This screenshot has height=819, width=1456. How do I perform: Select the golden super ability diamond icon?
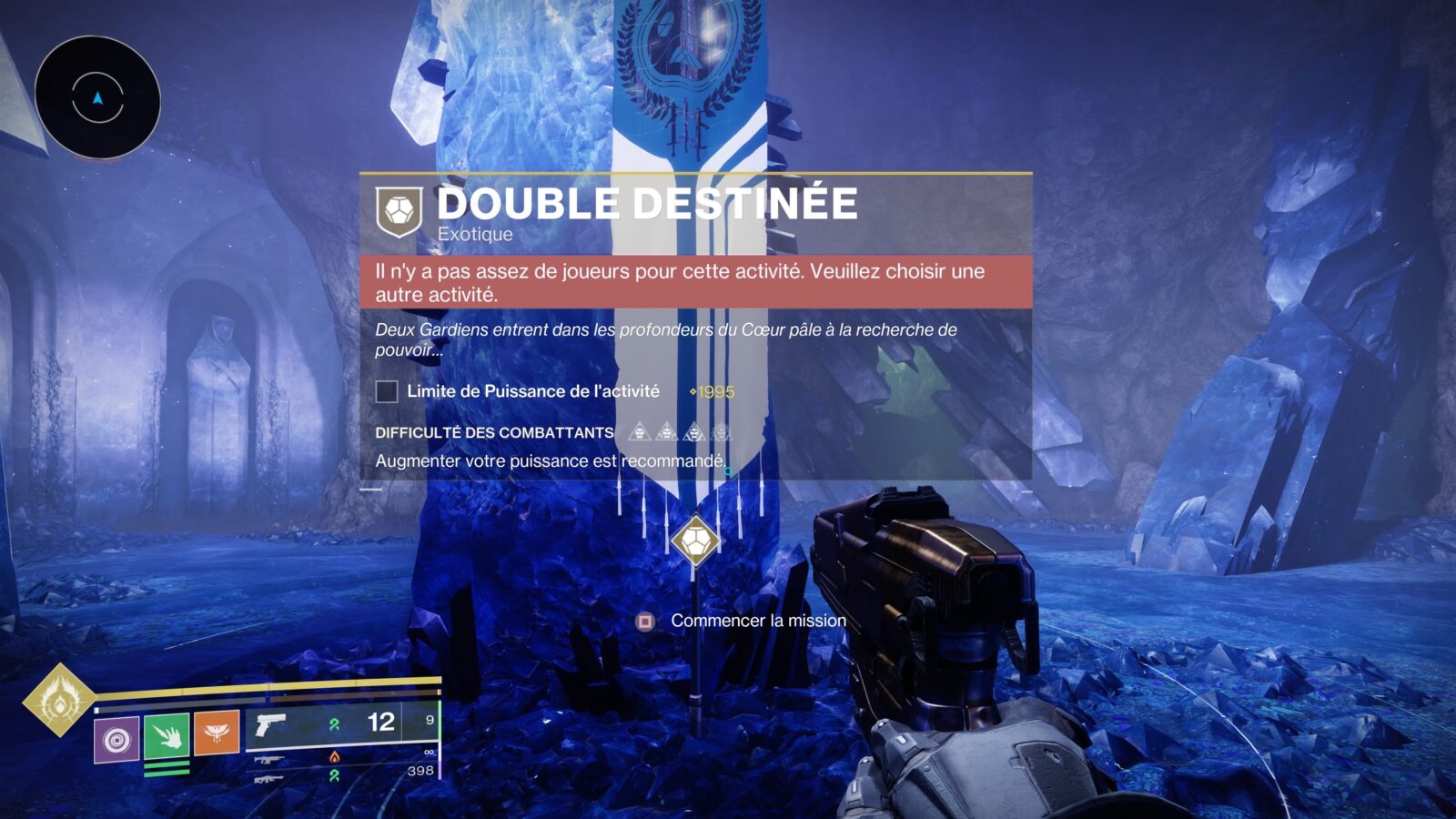click(x=59, y=700)
